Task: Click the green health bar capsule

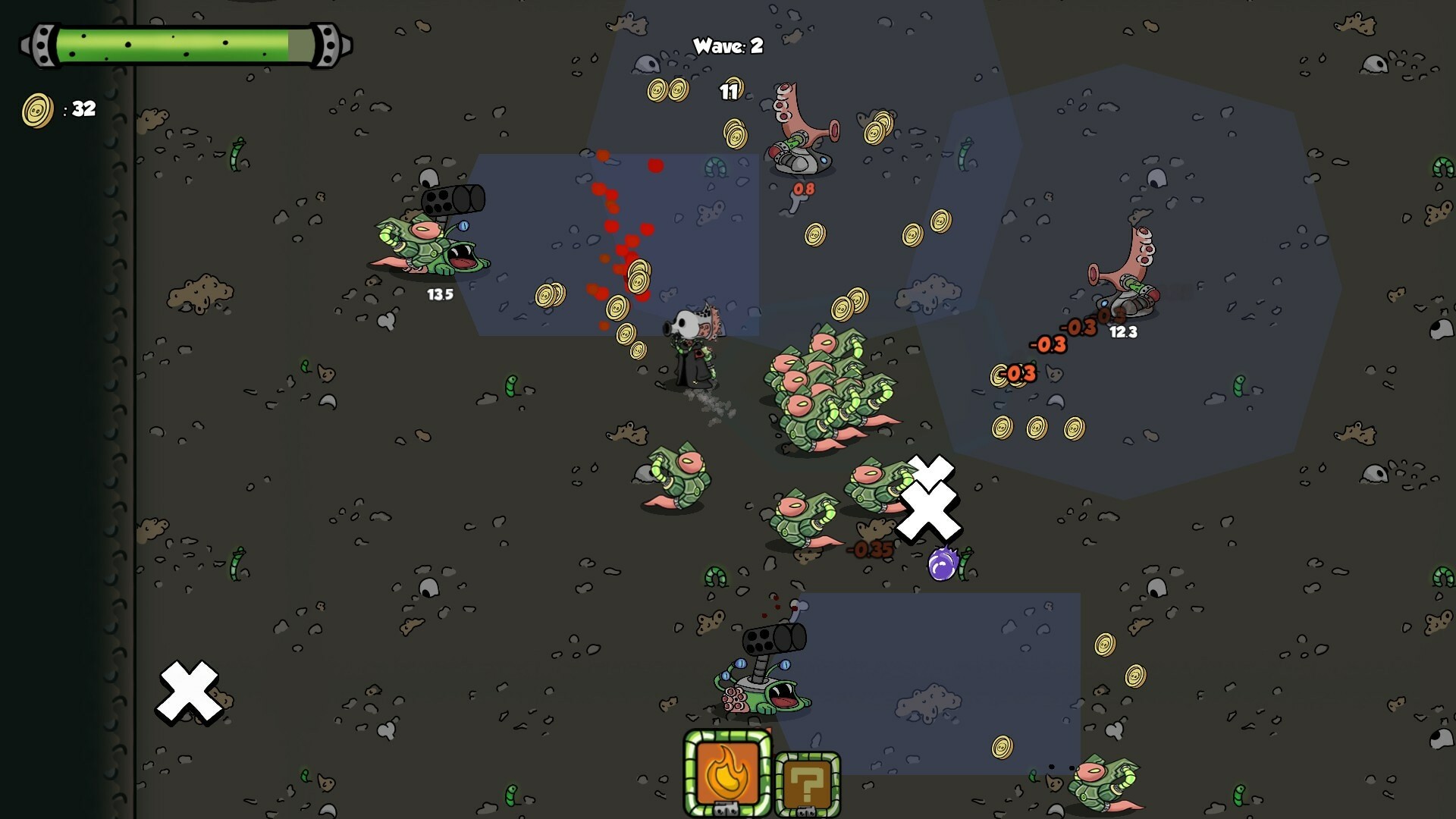Action: [x=182, y=44]
